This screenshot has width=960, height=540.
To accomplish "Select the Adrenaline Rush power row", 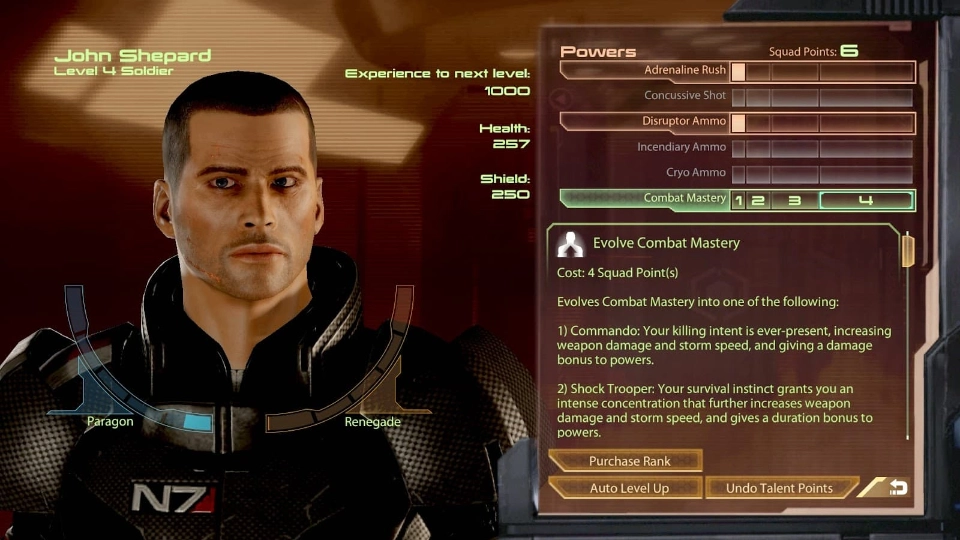I will click(685, 72).
